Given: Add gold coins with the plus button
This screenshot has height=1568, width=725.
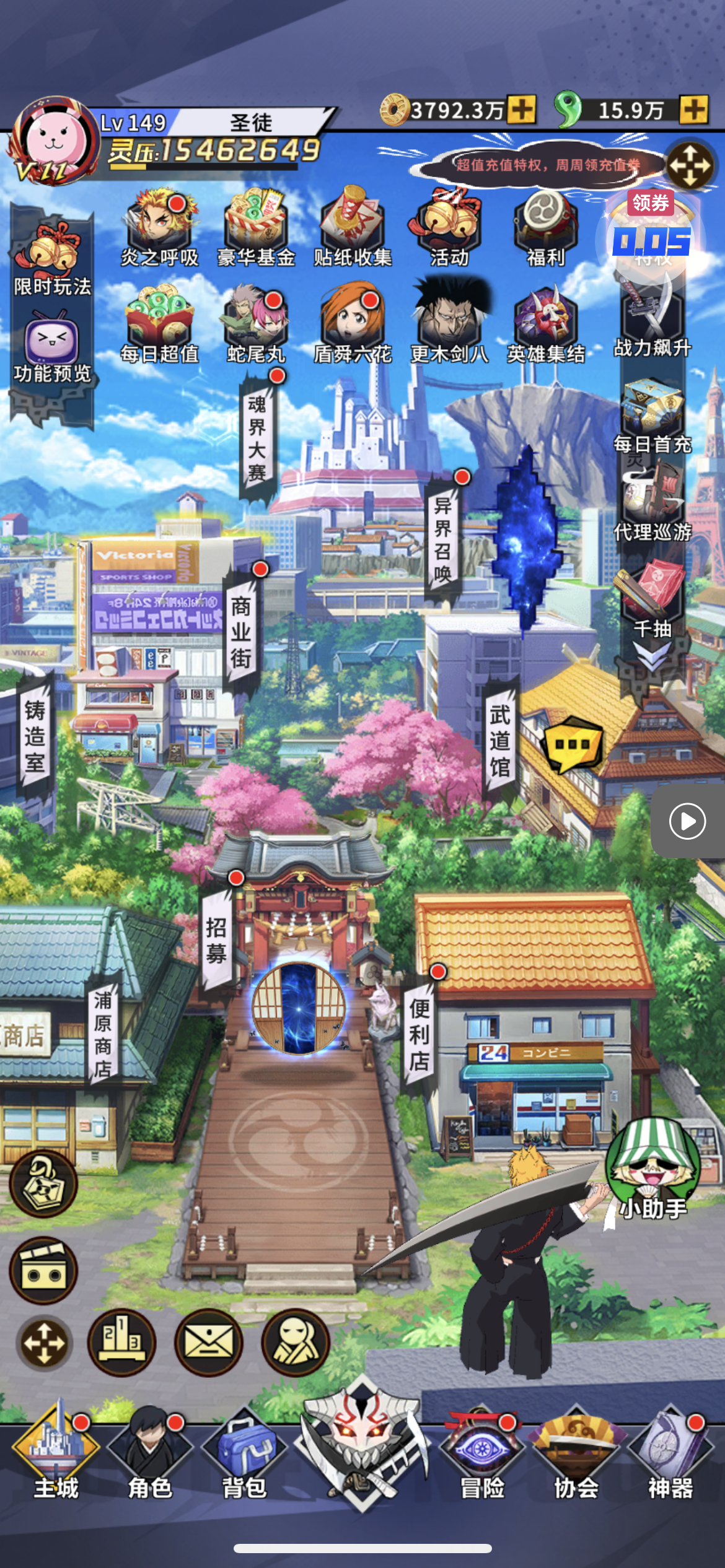Looking at the screenshot, I should (522, 110).
